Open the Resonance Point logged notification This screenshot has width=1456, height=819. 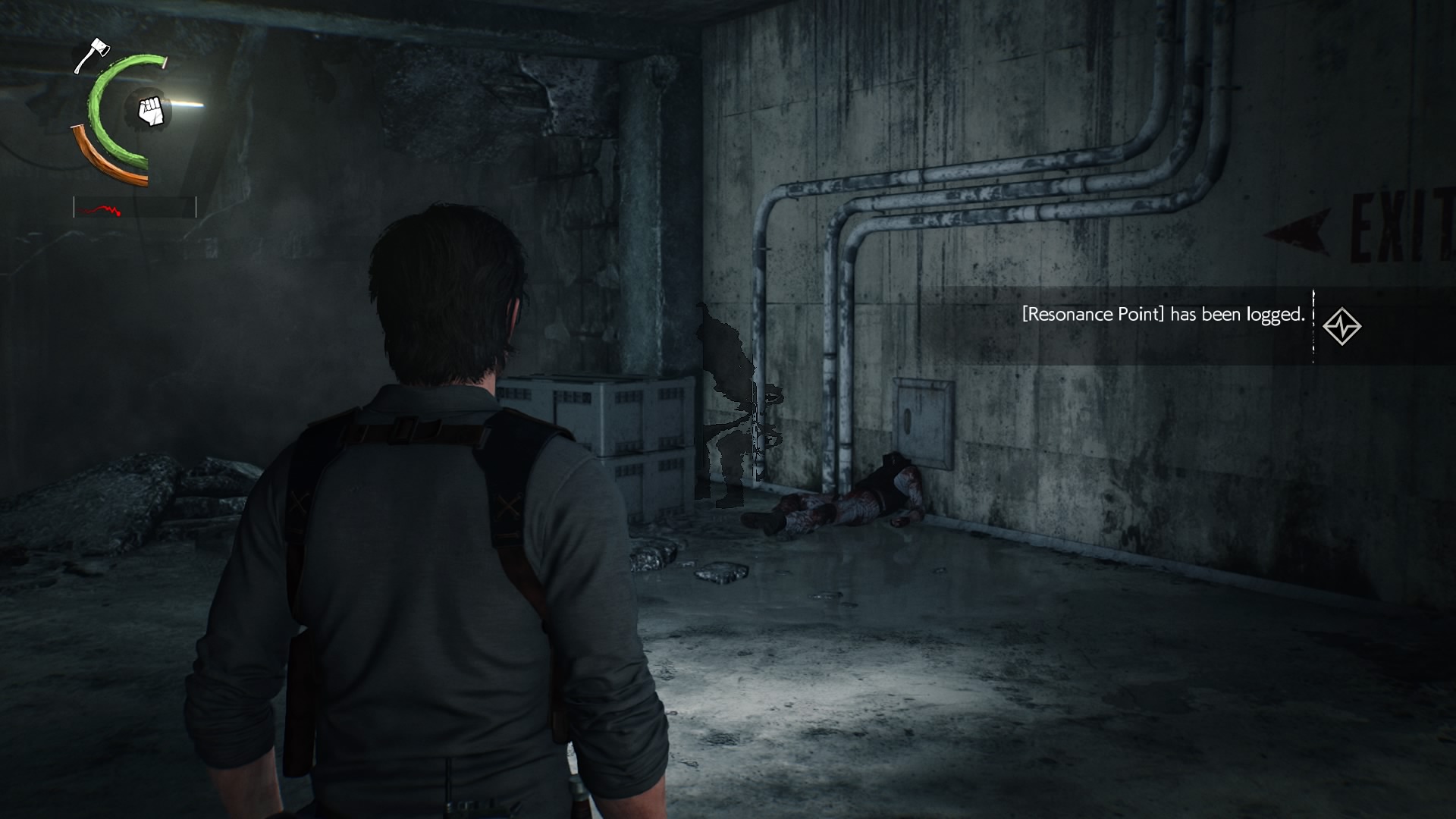(1163, 315)
